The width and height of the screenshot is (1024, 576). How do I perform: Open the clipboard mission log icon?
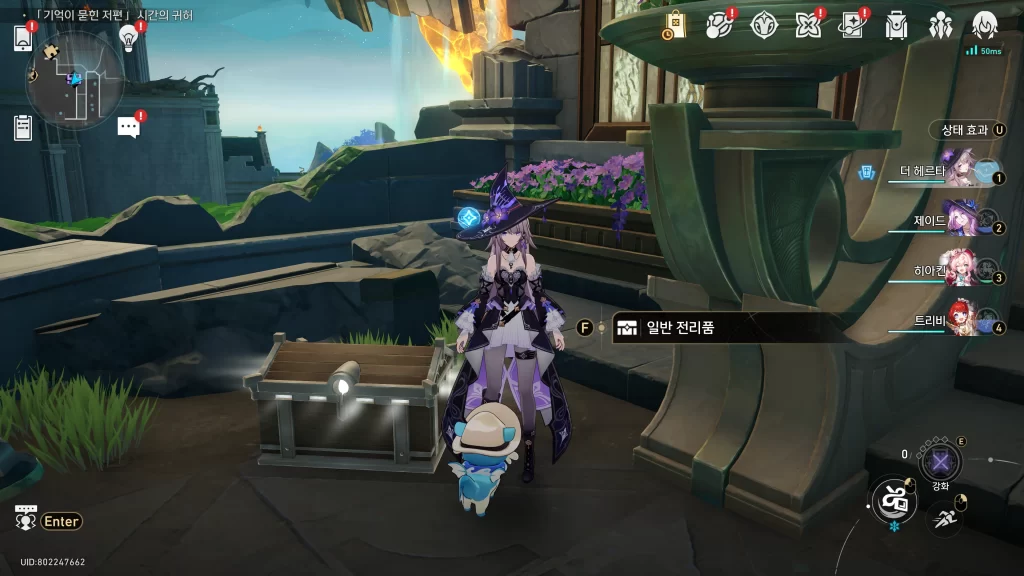pyautogui.click(x=23, y=127)
